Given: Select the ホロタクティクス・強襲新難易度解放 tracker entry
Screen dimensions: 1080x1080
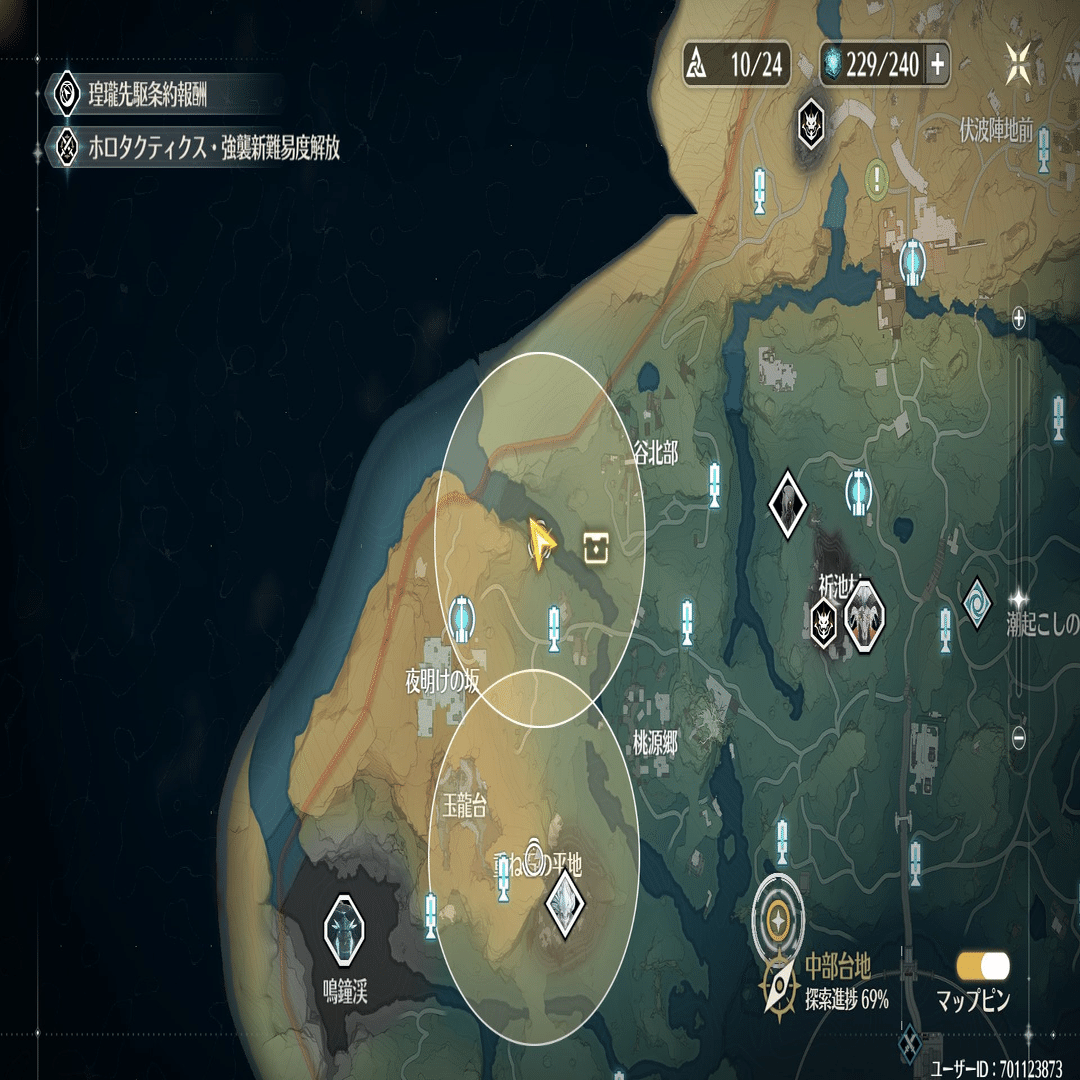Looking at the screenshot, I should tap(200, 150).
